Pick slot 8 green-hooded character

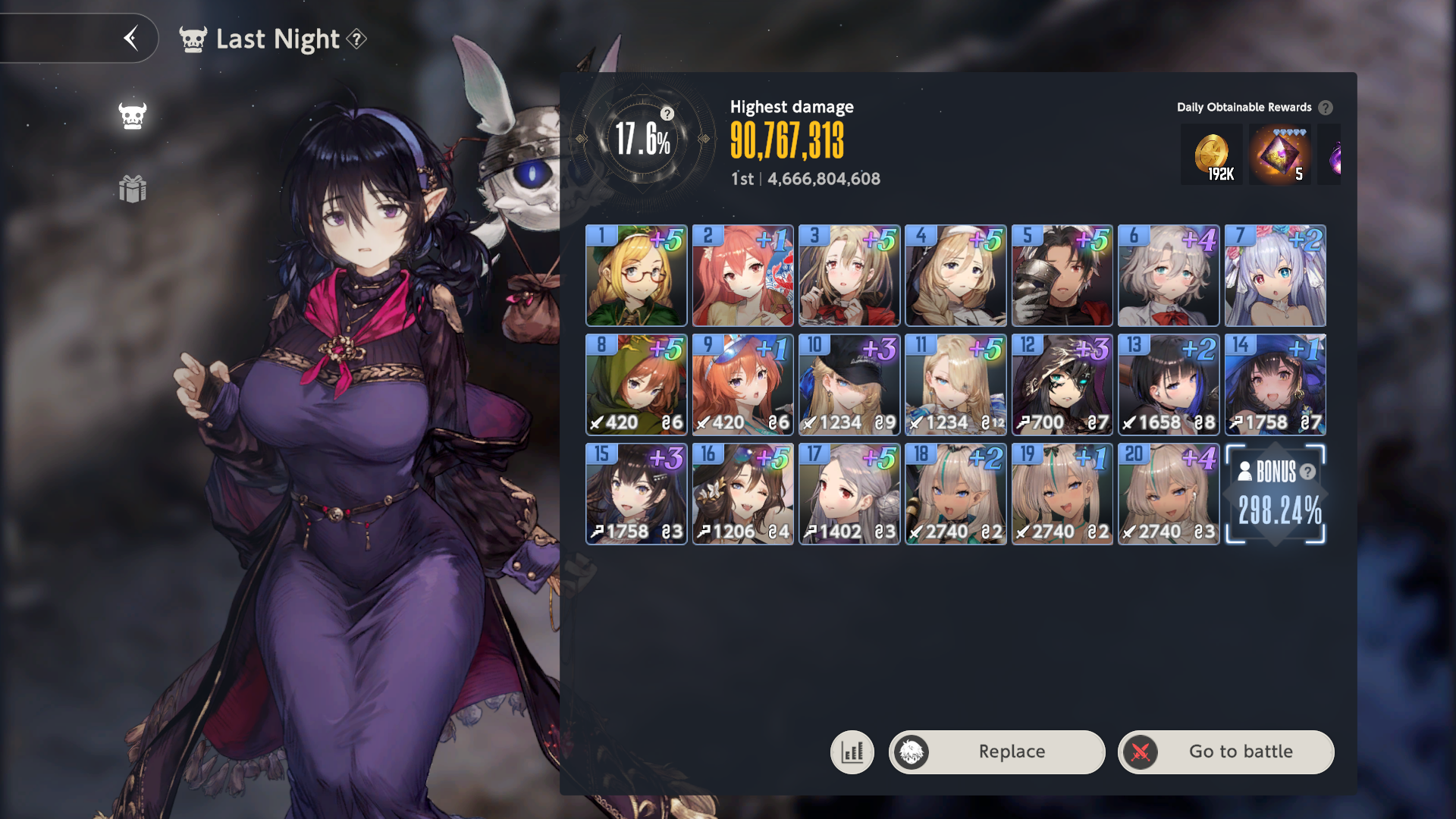(636, 384)
